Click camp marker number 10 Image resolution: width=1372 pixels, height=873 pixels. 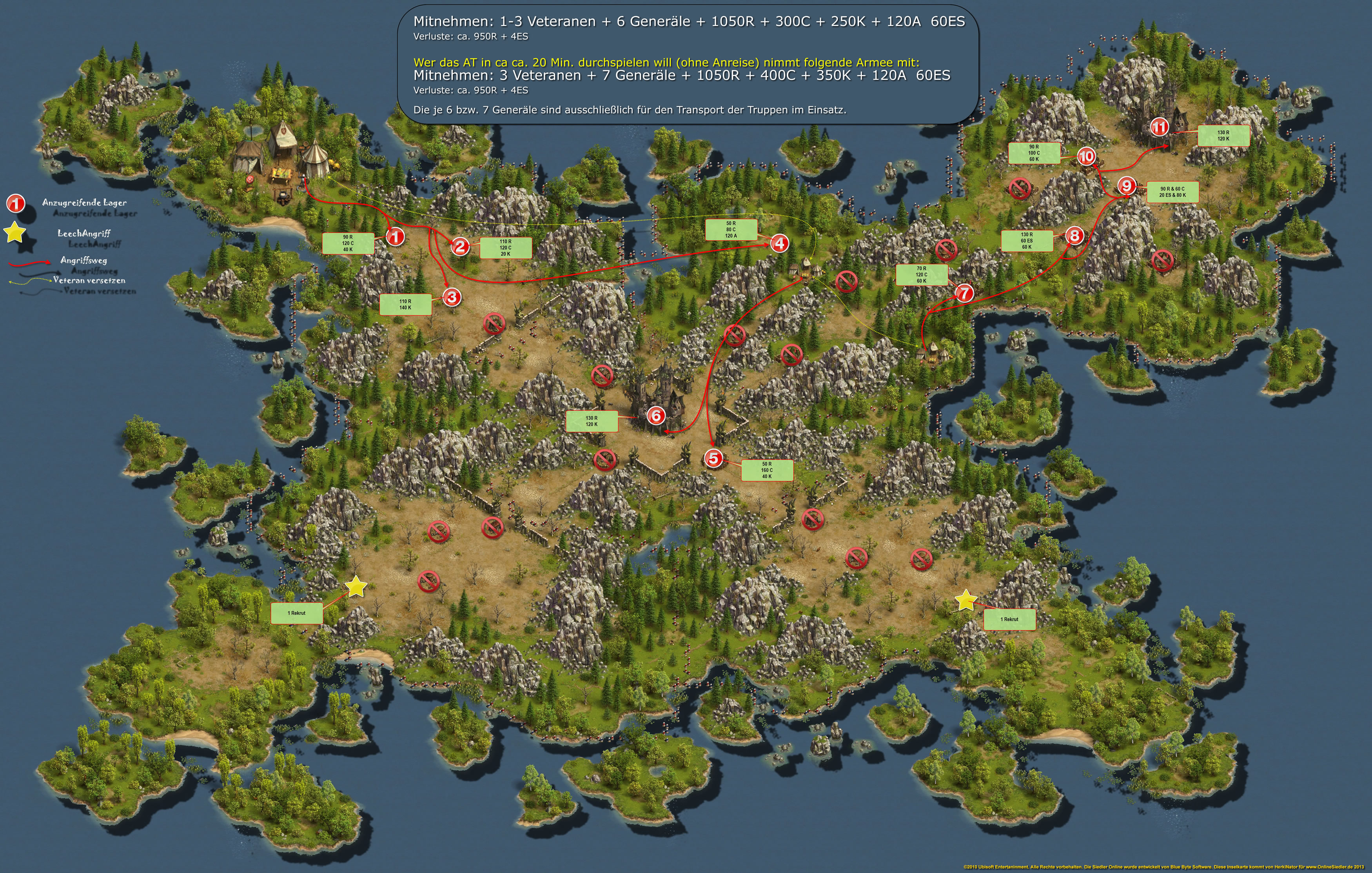(1087, 156)
